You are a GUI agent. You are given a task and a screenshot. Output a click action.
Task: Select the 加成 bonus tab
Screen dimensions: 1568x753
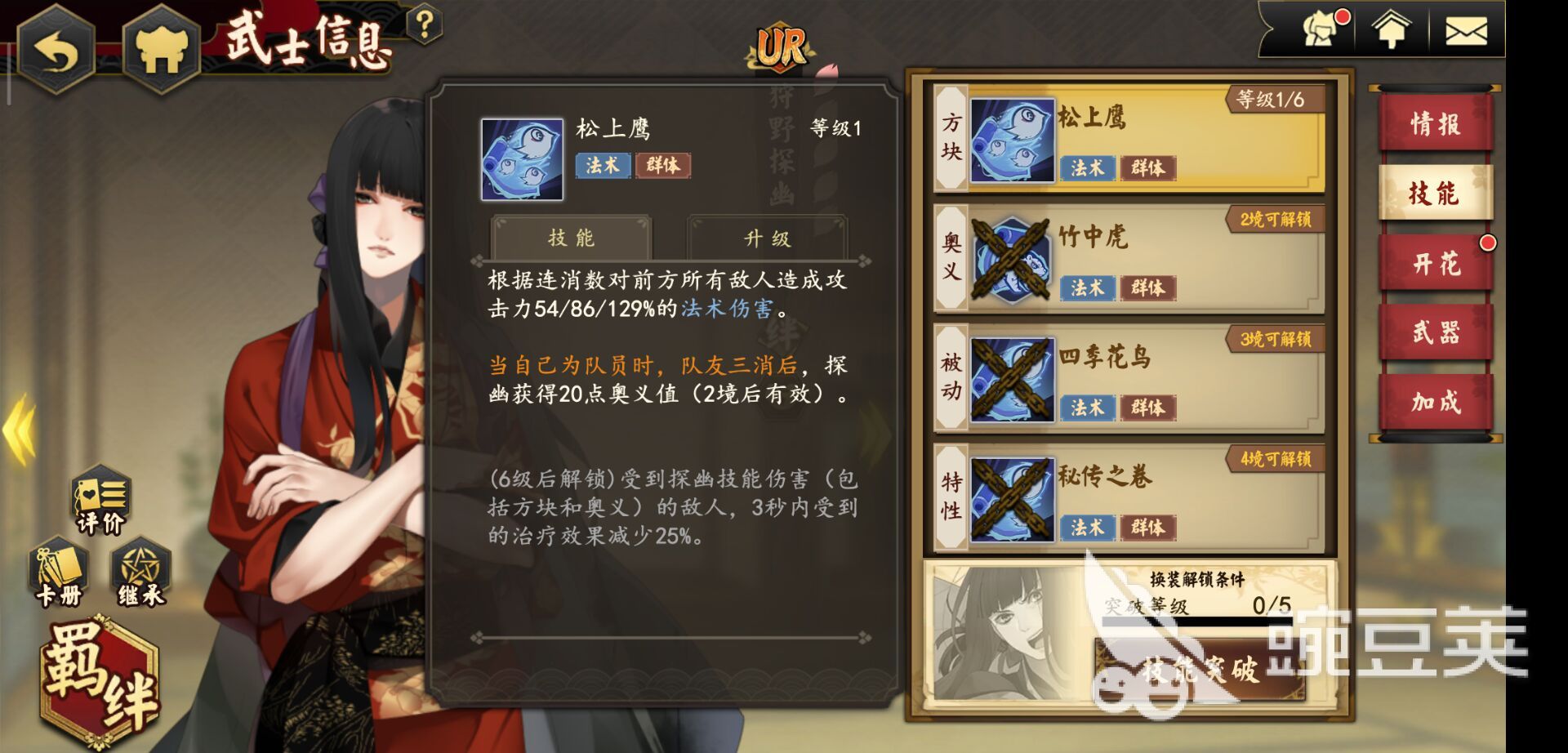pos(1435,402)
